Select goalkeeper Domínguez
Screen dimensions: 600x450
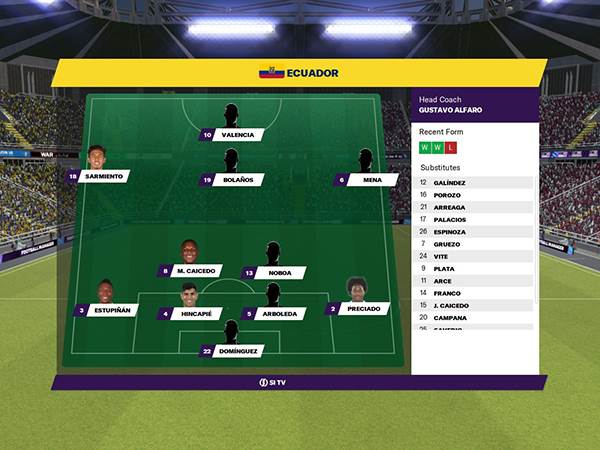(x=237, y=351)
